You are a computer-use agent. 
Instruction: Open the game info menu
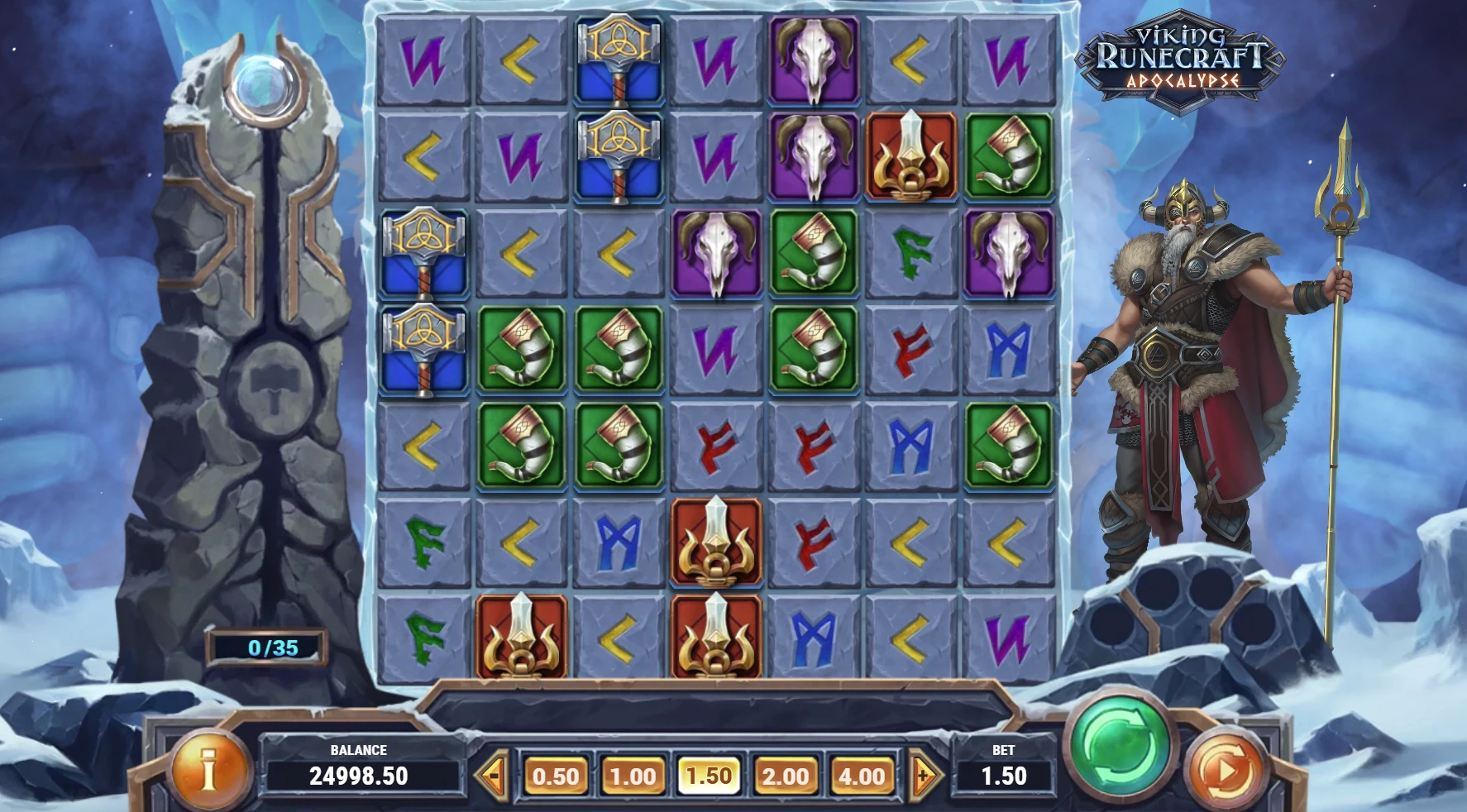coord(208,769)
